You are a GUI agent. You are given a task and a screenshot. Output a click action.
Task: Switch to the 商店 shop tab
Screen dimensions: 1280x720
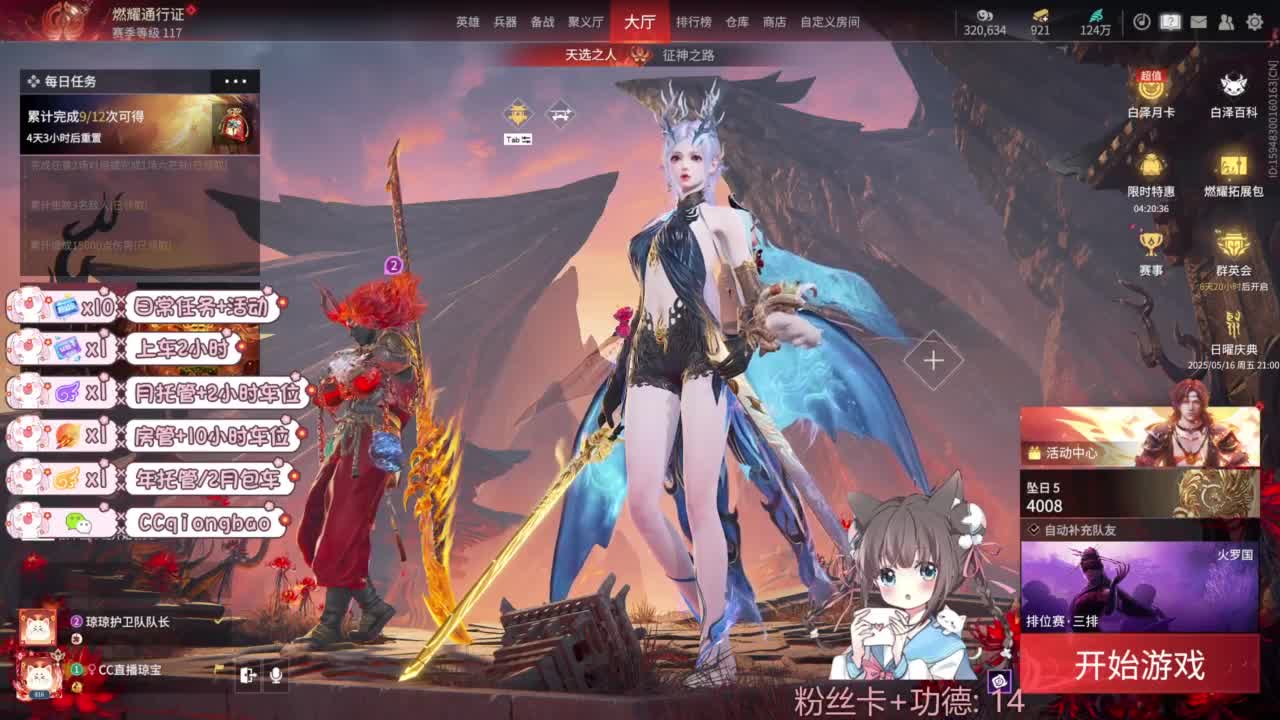pyautogui.click(x=777, y=21)
